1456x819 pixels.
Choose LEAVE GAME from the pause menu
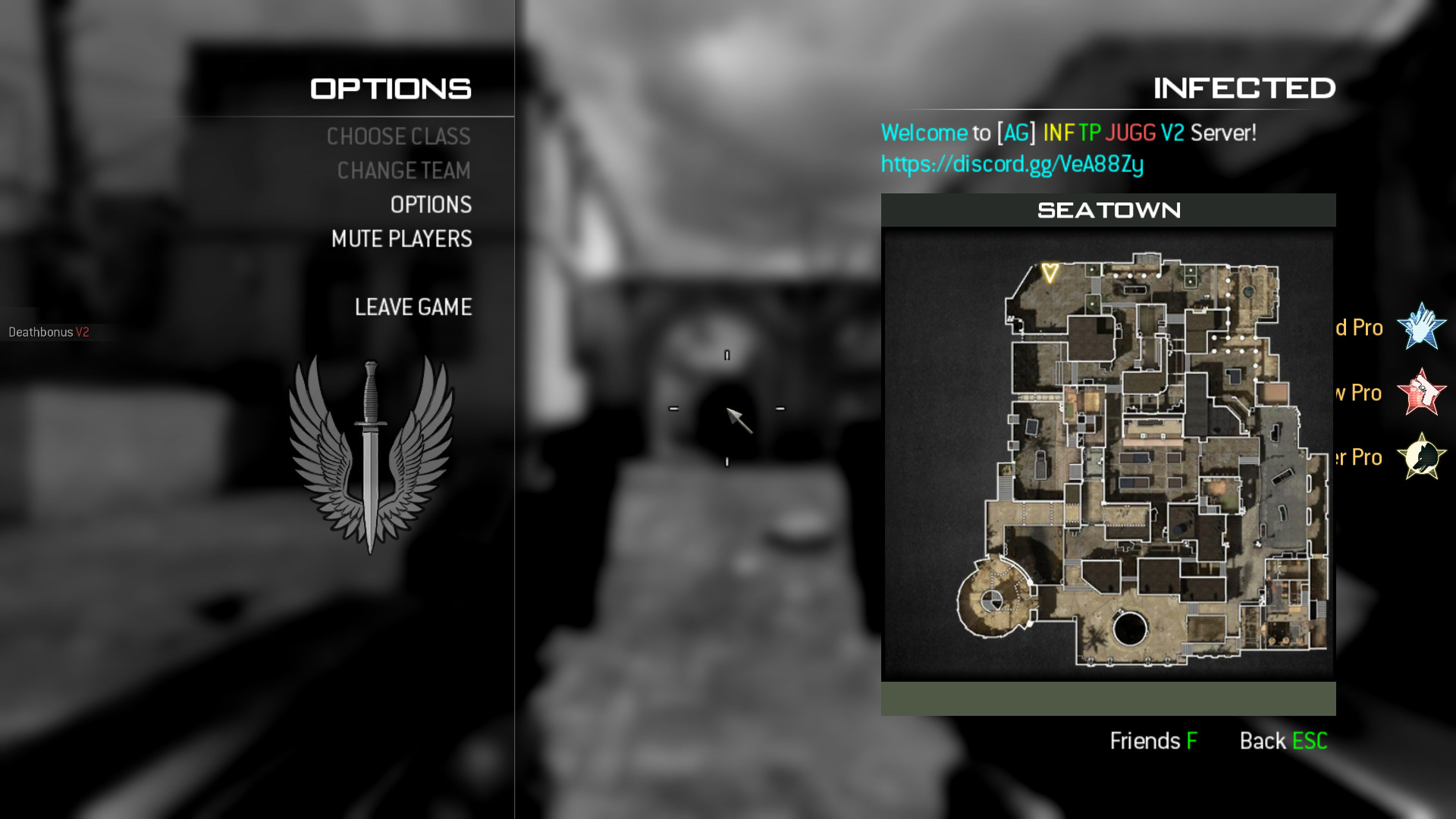pyautogui.click(x=413, y=307)
